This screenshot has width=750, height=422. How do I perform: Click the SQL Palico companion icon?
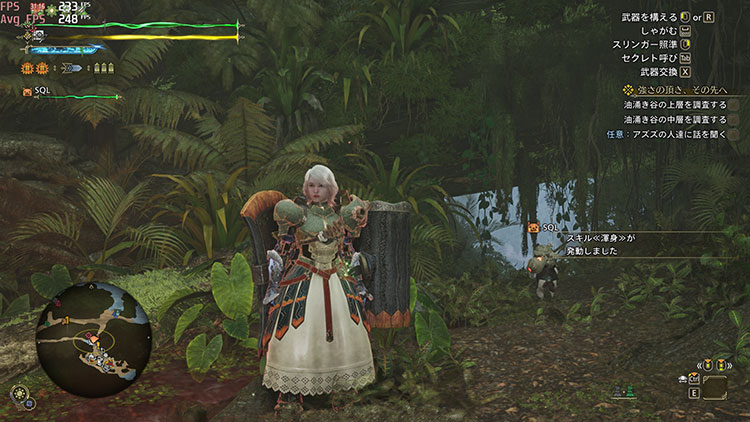[27, 91]
